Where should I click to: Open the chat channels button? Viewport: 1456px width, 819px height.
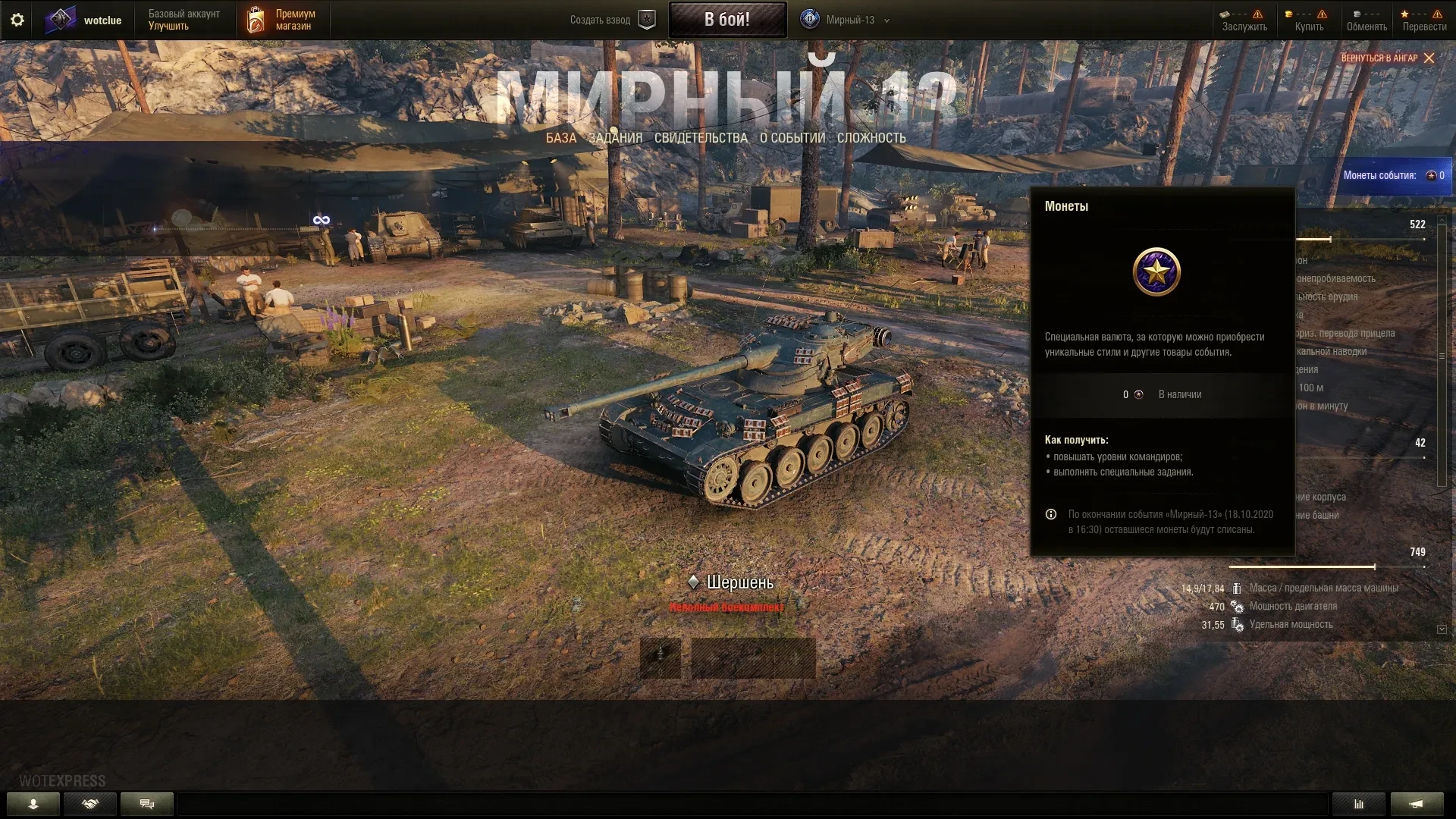pos(147,804)
